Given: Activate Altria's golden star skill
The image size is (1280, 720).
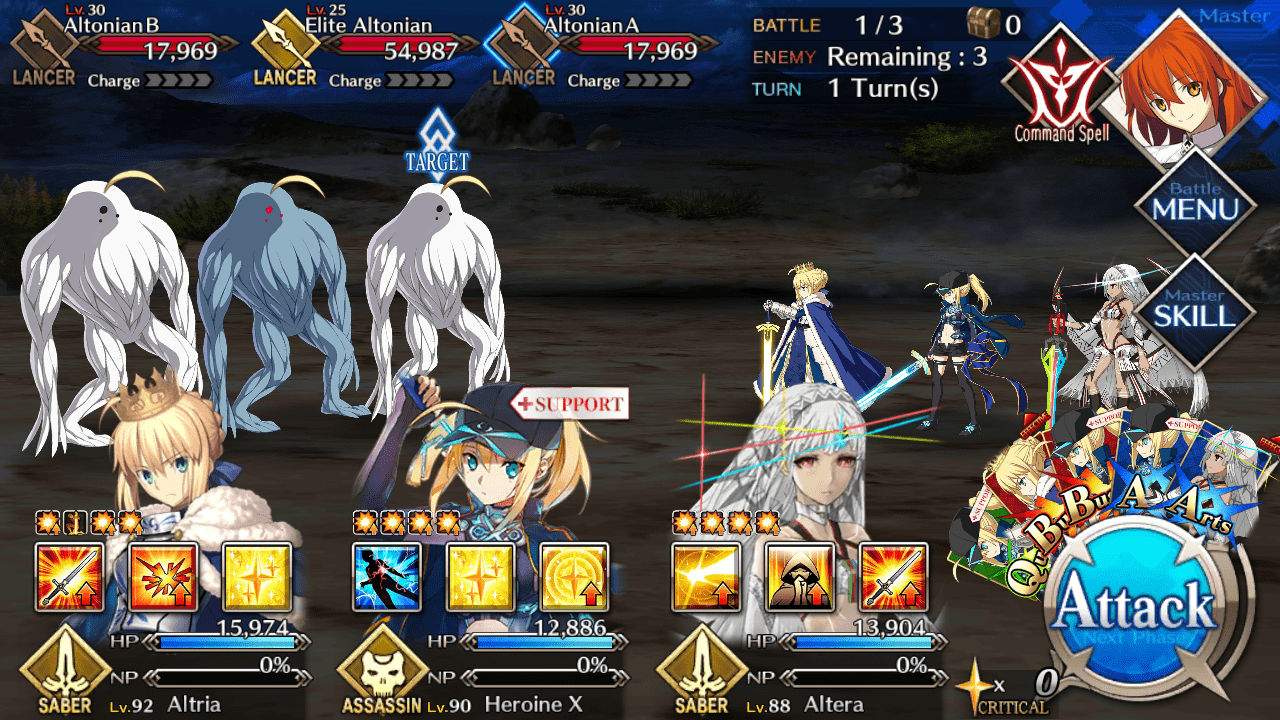Looking at the screenshot, I should pyautogui.click(x=257, y=577).
